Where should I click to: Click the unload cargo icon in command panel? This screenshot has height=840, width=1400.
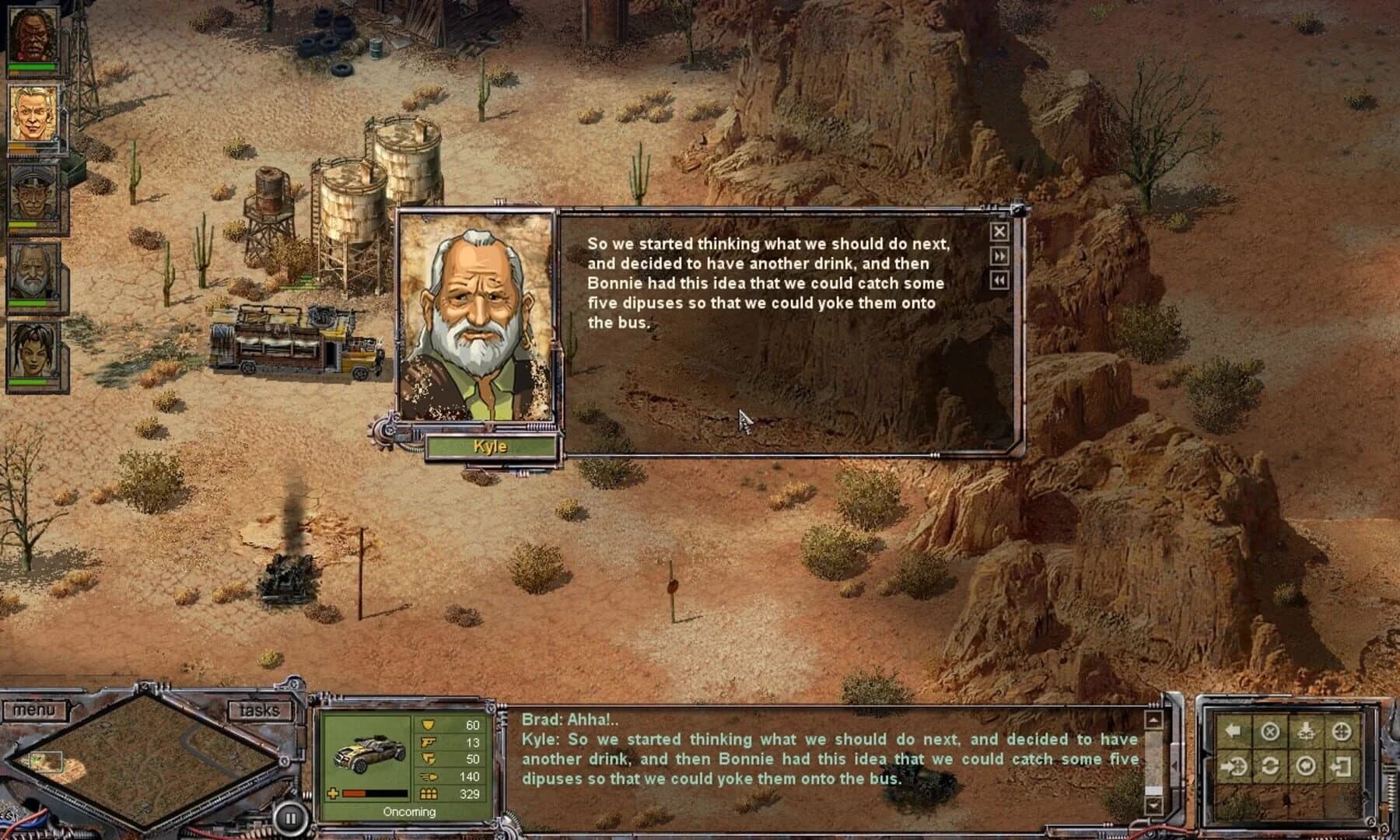tap(1305, 732)
